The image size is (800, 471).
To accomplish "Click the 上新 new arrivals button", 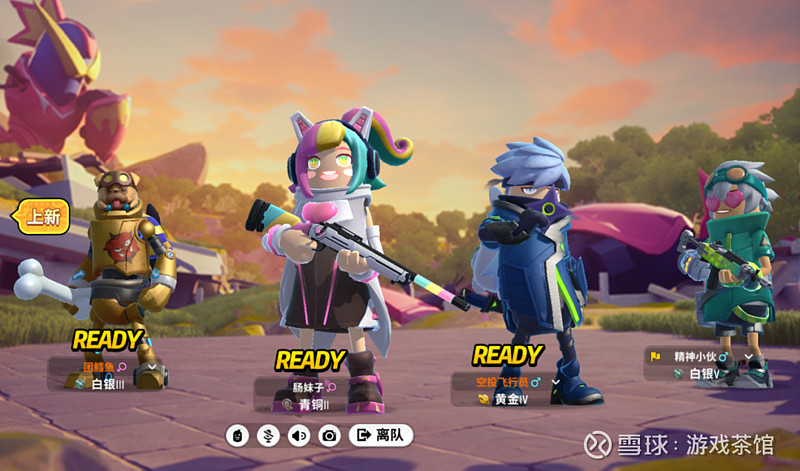I will coord(42,216).
